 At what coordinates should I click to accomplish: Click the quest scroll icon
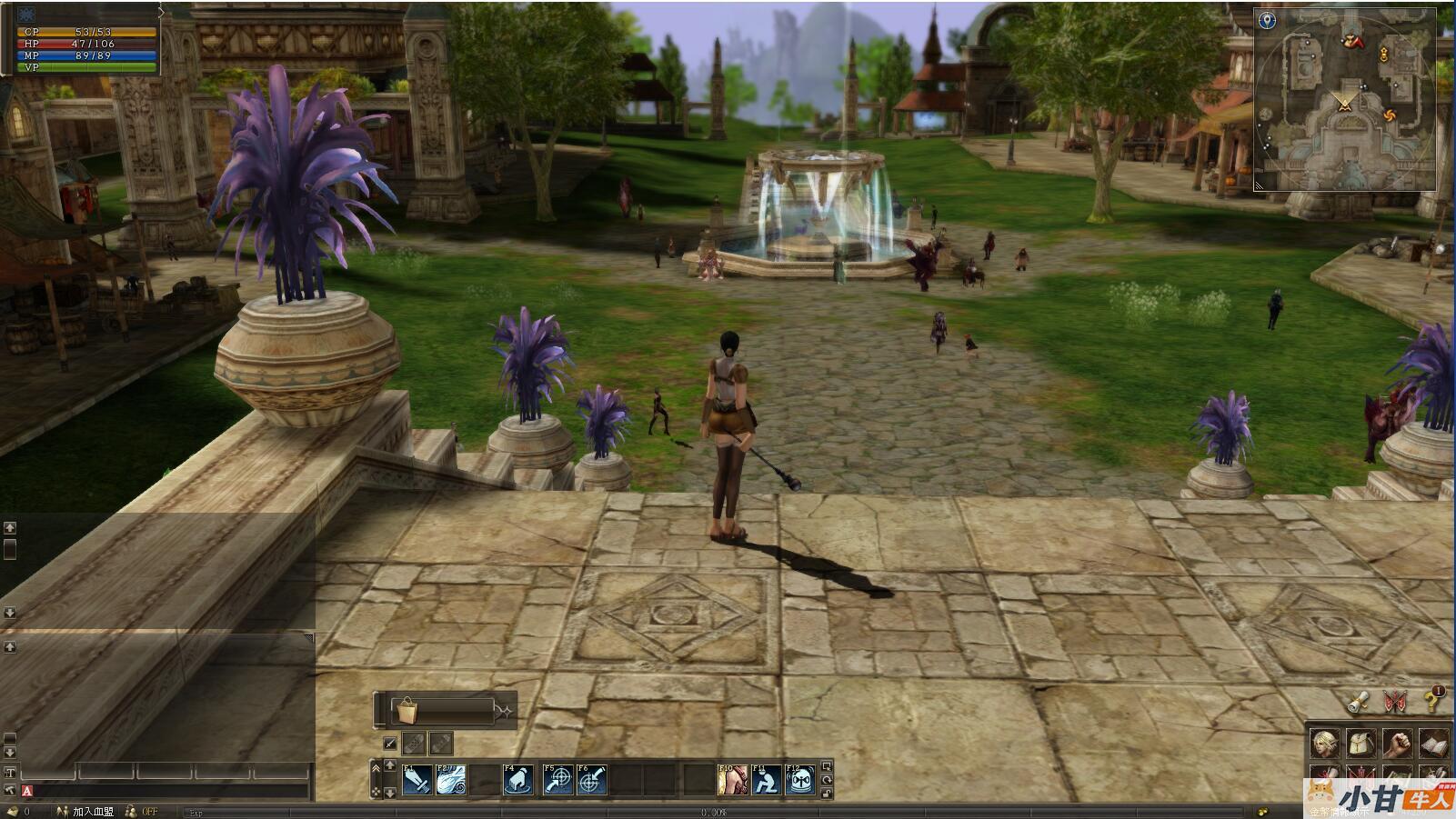pos(1358,701)
